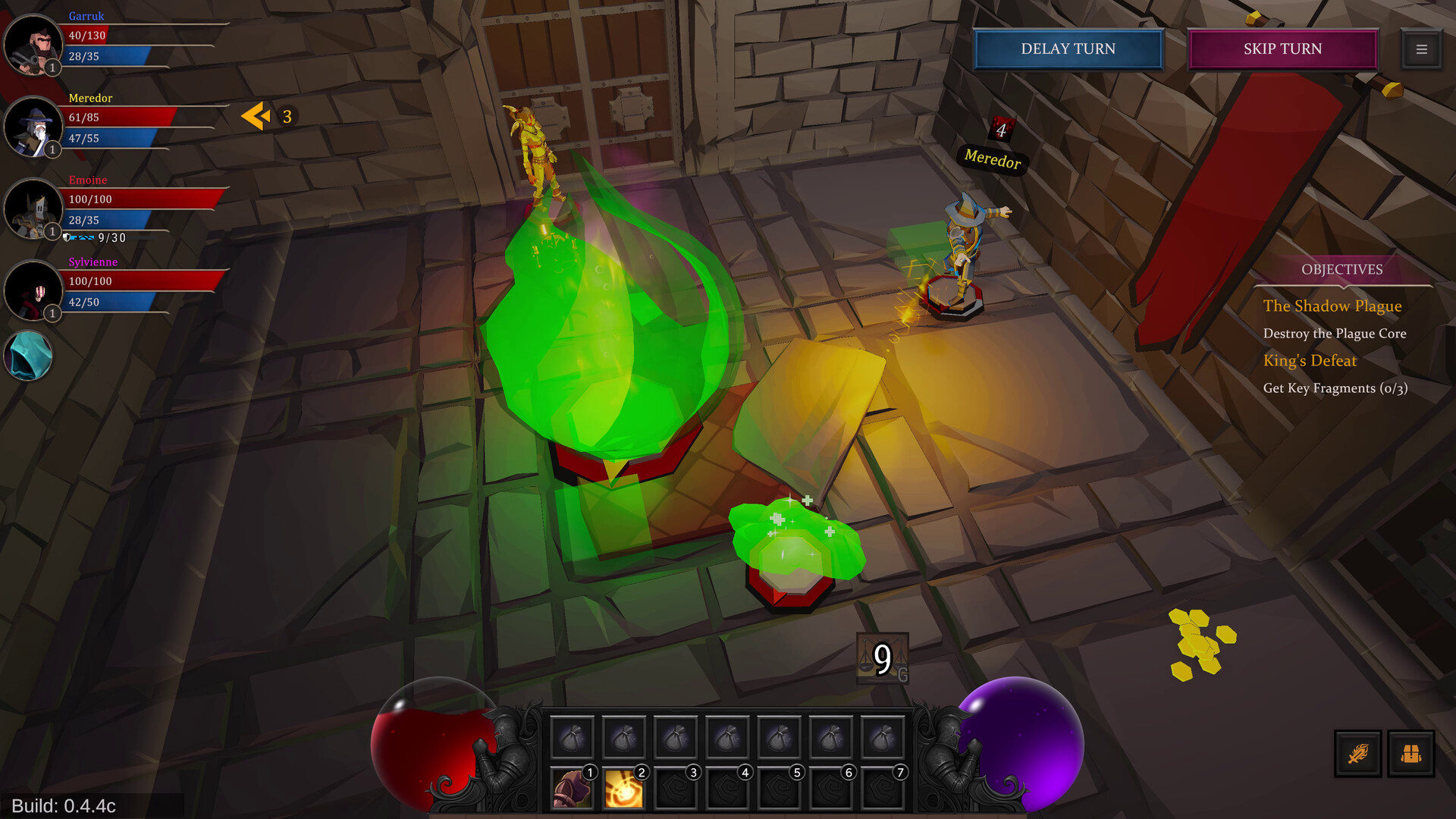Image resolution: width=1456 pixels, height=819 pixels.
Task: Skip the current turn
Action: 1282,49
